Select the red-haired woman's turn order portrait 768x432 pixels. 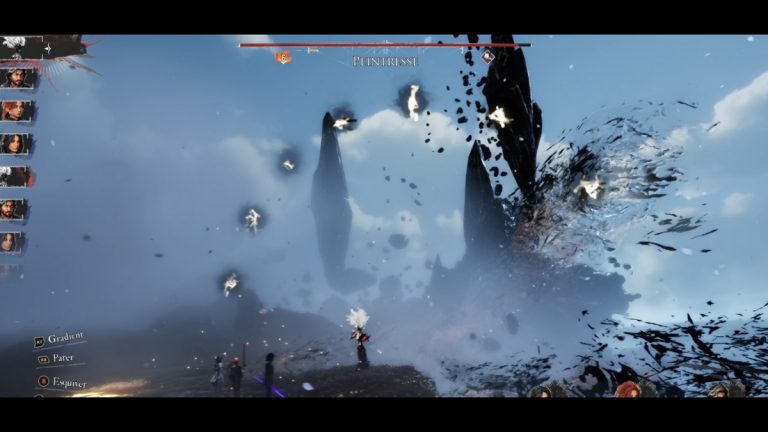(17, 110)
